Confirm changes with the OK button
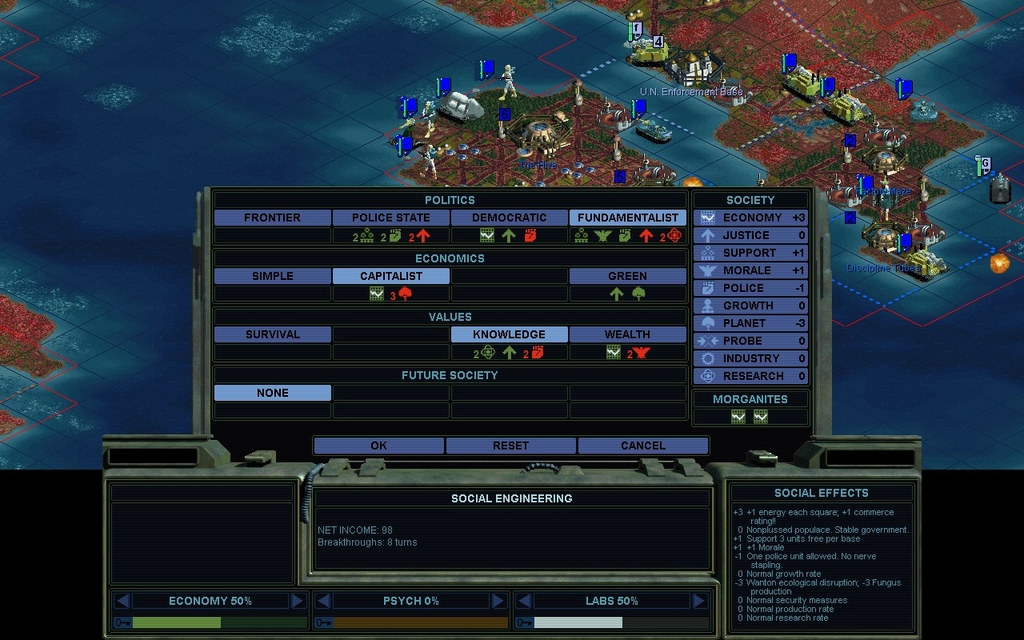 point(378,446)
